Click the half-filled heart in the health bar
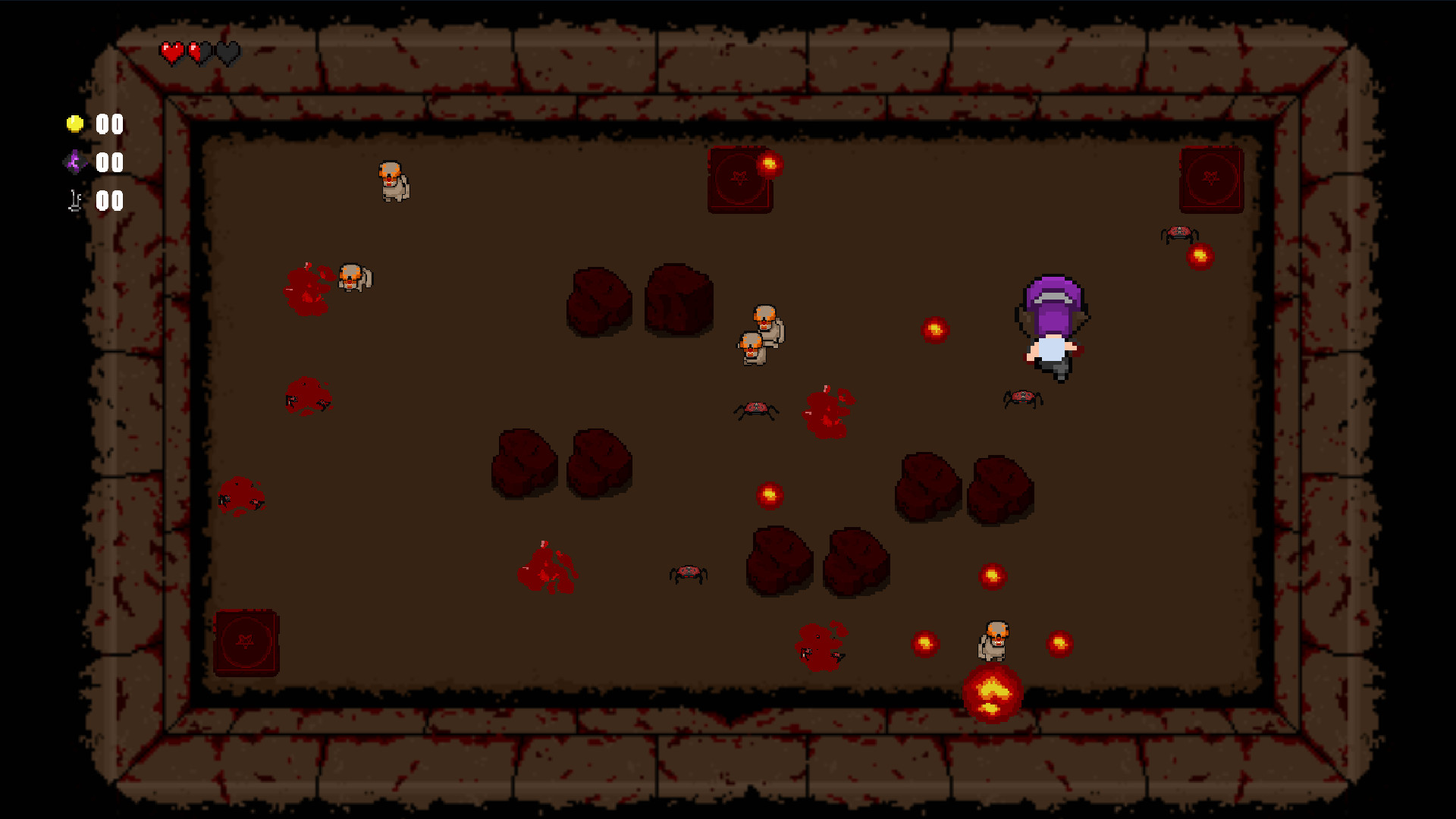This screenshot has height=819, width=1456. pos(199,54)
